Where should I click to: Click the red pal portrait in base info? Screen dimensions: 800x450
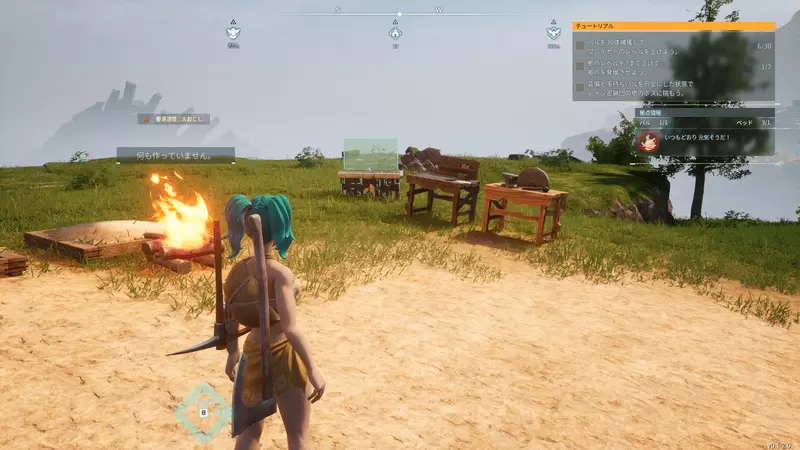tap(649, 141)
